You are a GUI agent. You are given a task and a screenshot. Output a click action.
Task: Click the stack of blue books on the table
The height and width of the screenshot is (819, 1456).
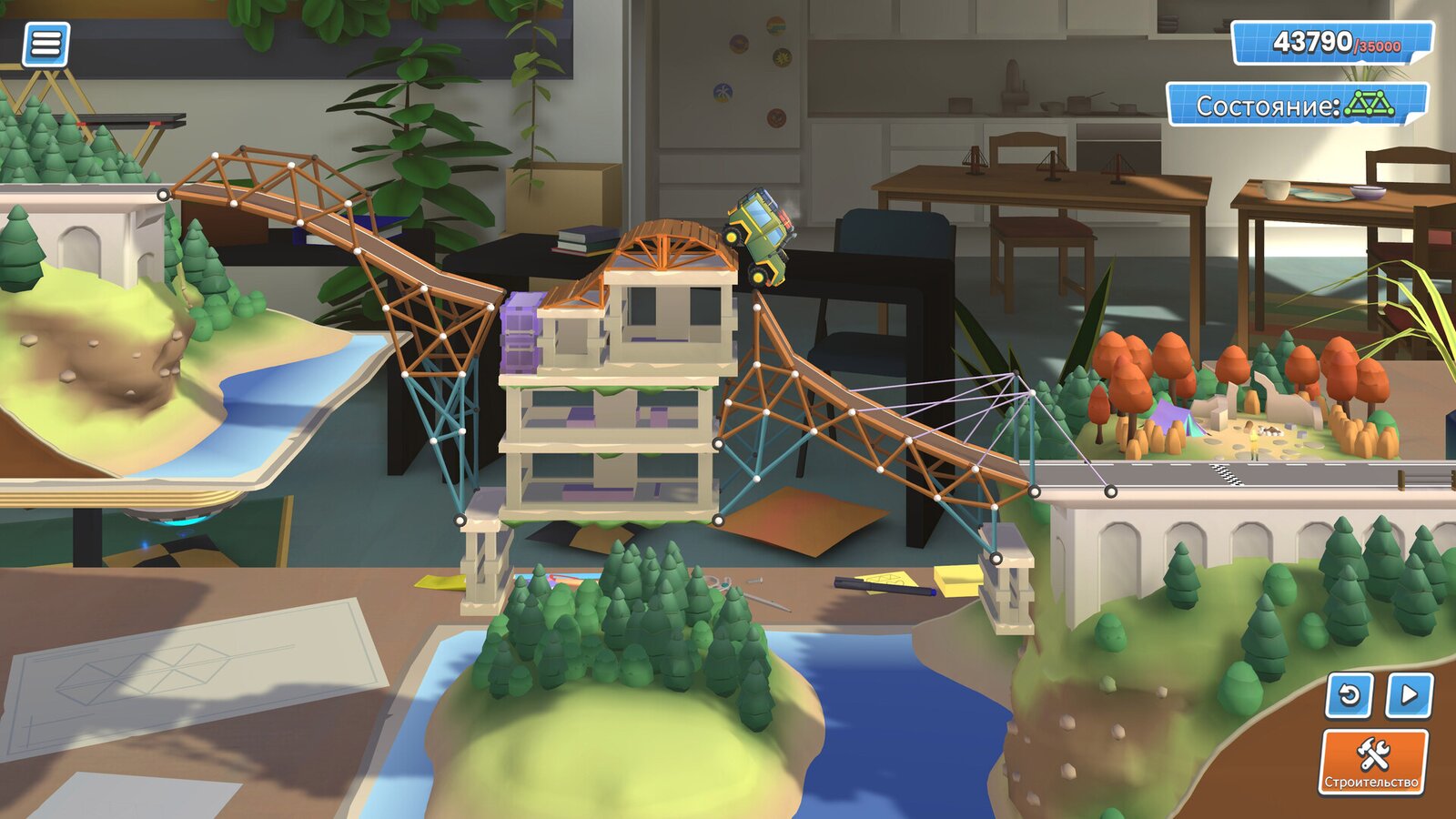pos(582,238)
